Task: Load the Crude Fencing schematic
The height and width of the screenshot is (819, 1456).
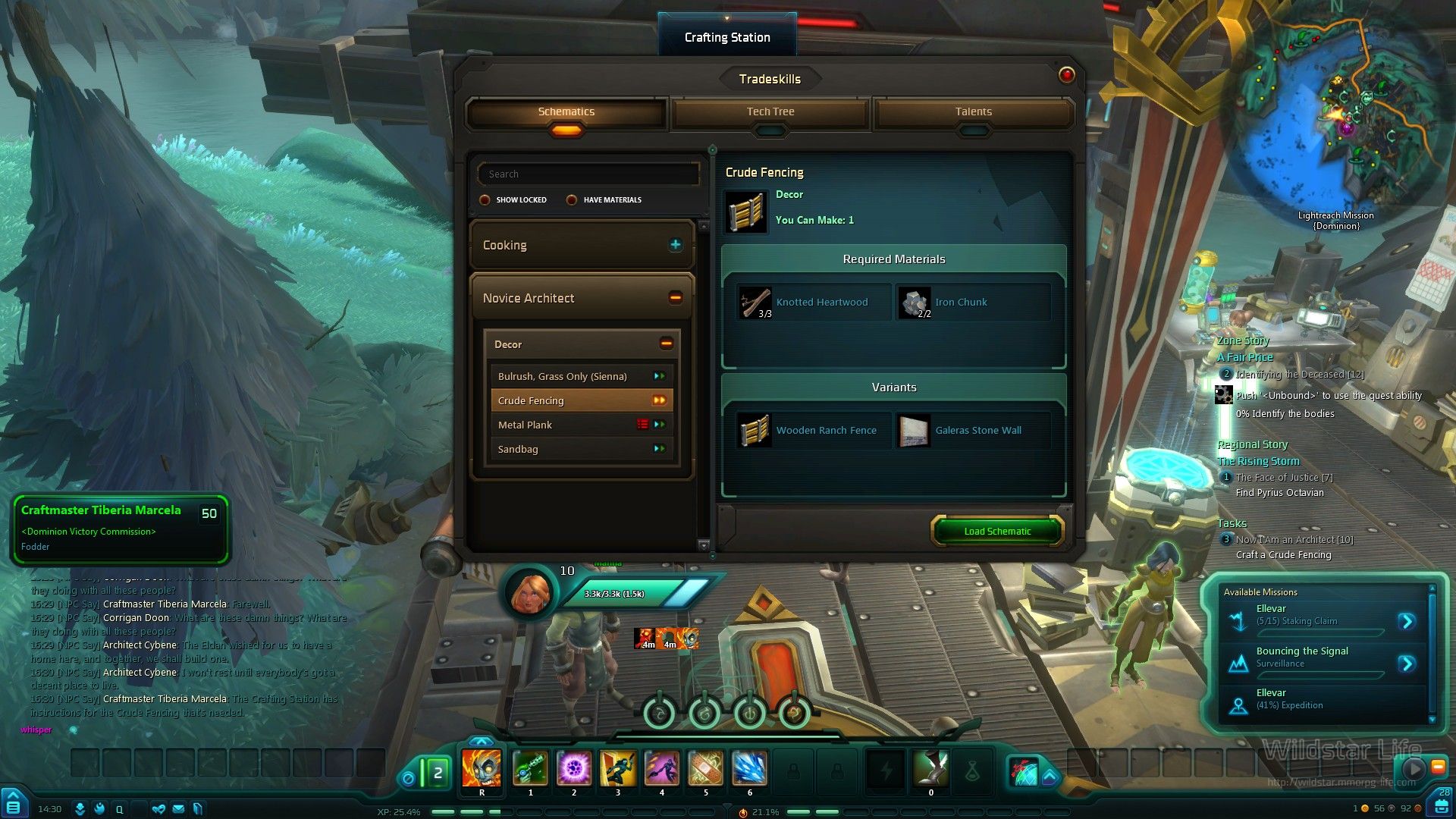Action: point(997,531)
